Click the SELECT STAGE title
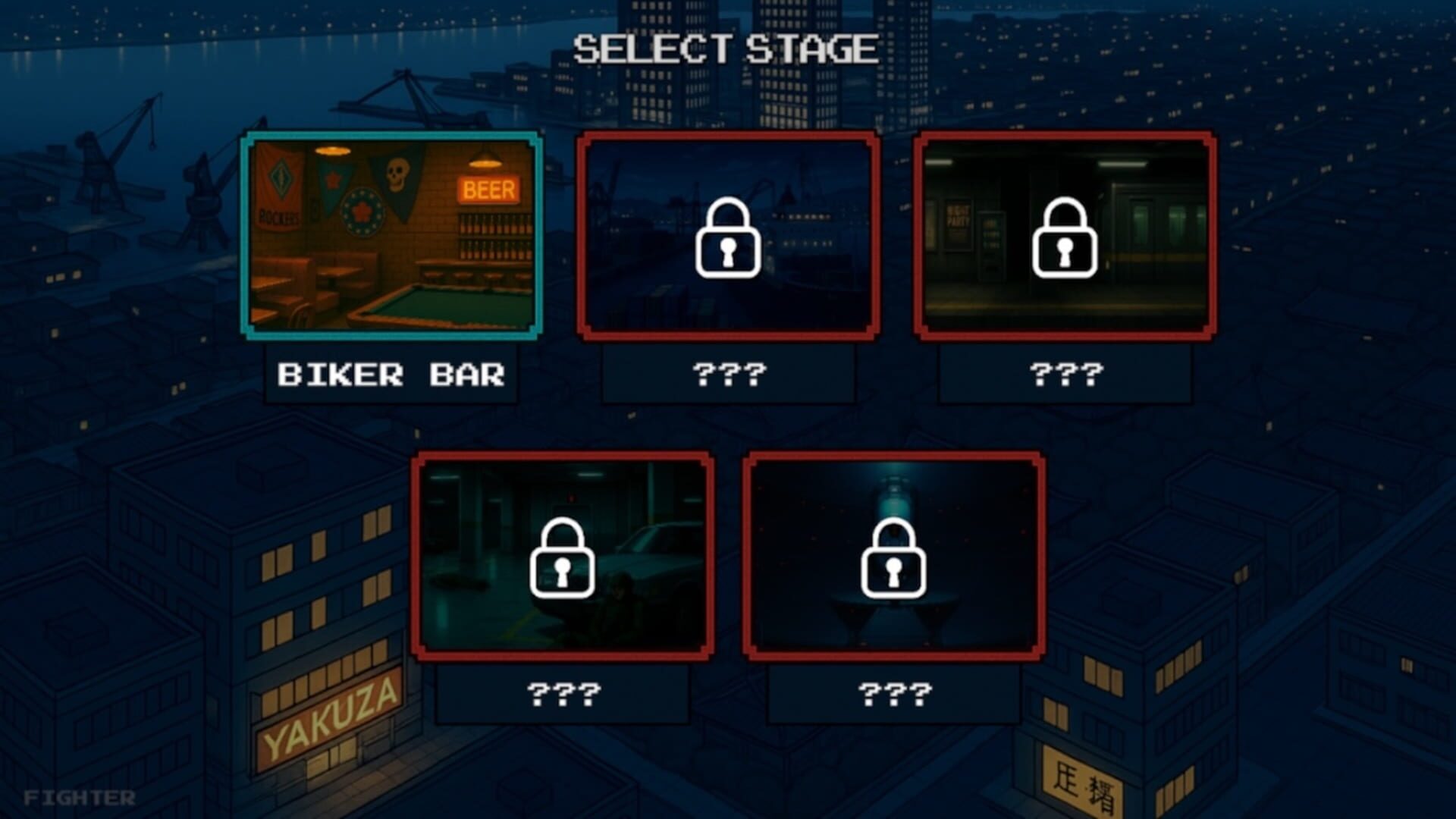1456x819 pixels. coord(726,47)
